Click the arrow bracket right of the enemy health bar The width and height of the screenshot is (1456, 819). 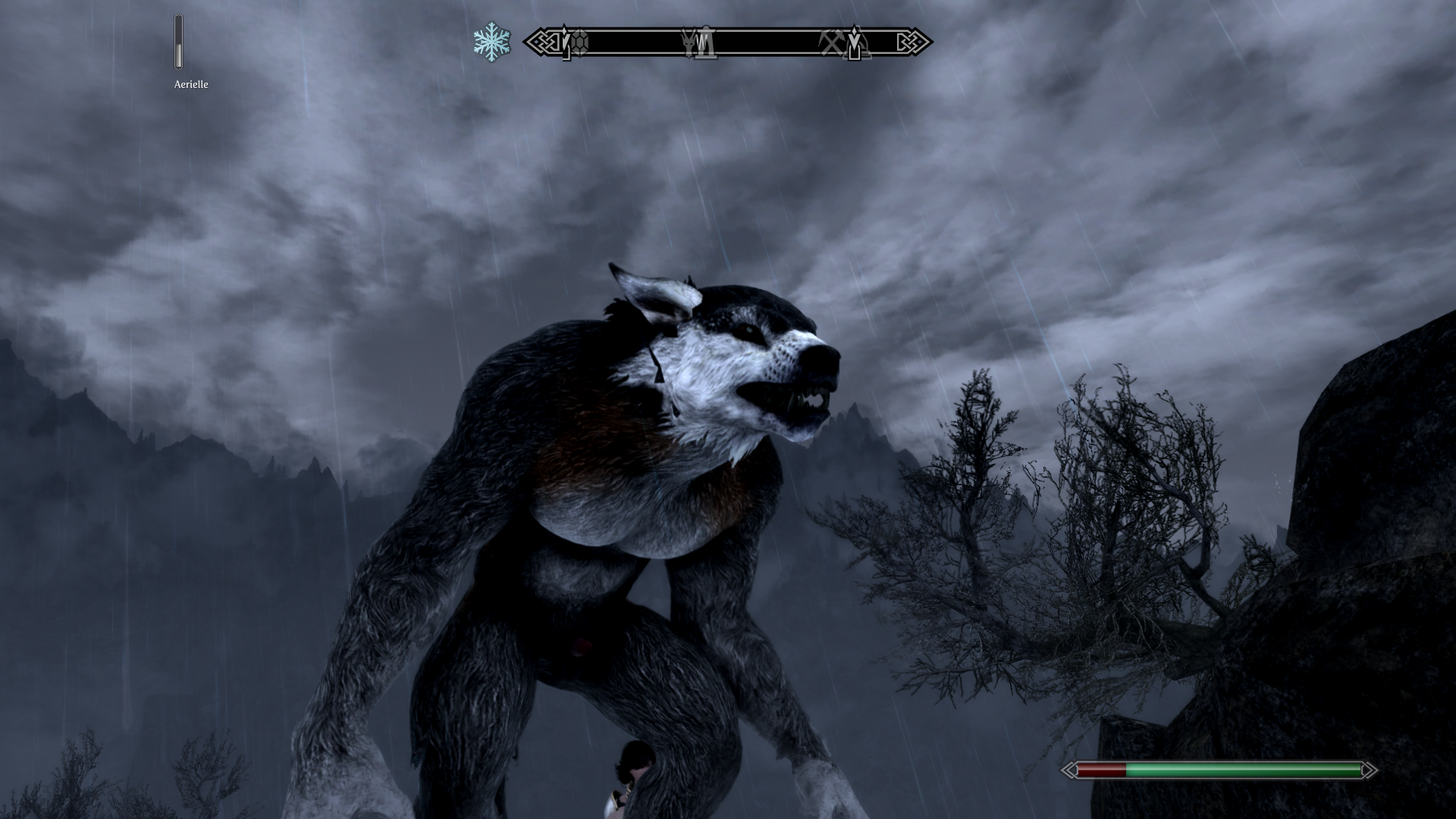coord(1370,769)
